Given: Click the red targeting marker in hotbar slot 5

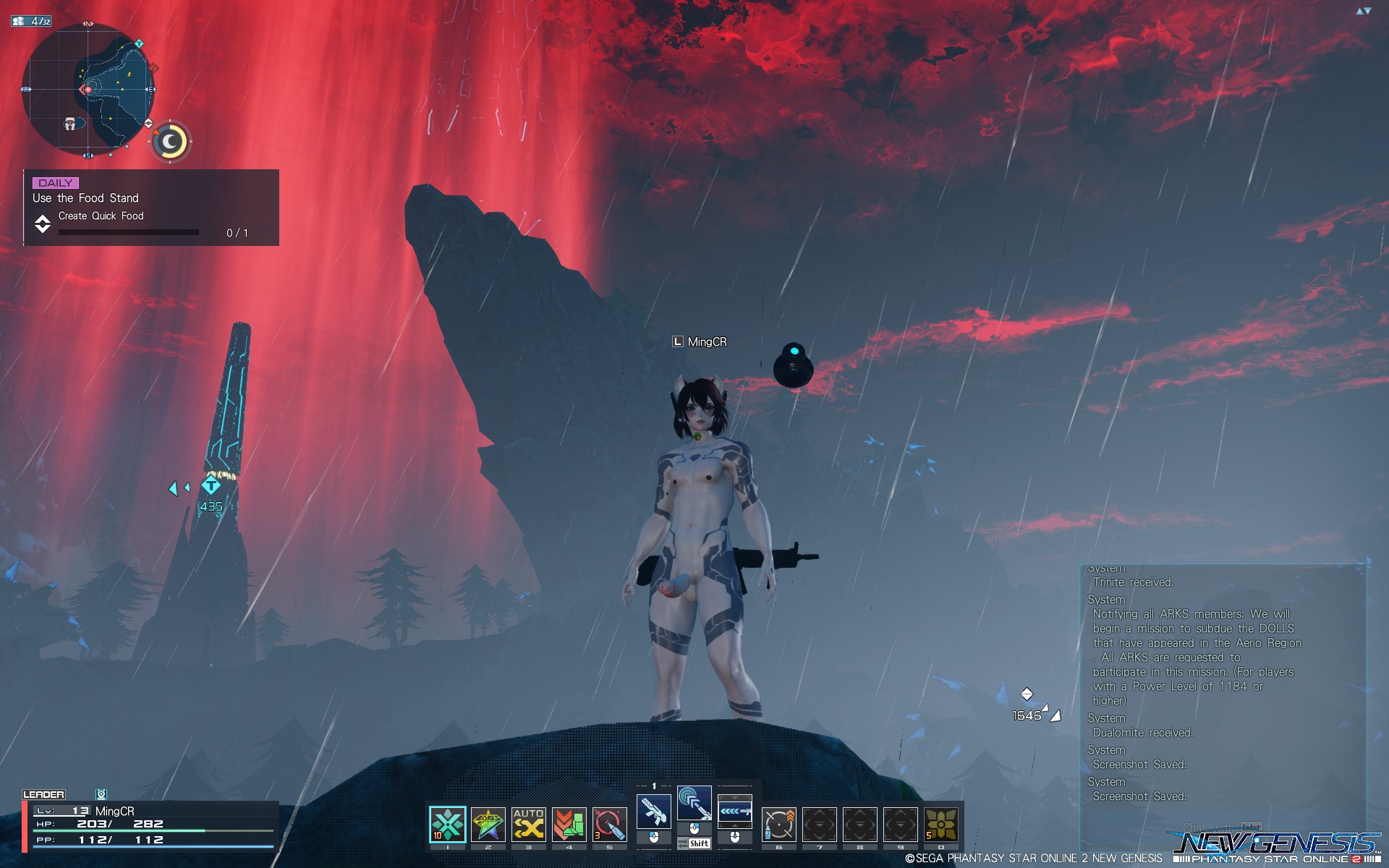Looking at the screenshot, I should click(608, 824).
